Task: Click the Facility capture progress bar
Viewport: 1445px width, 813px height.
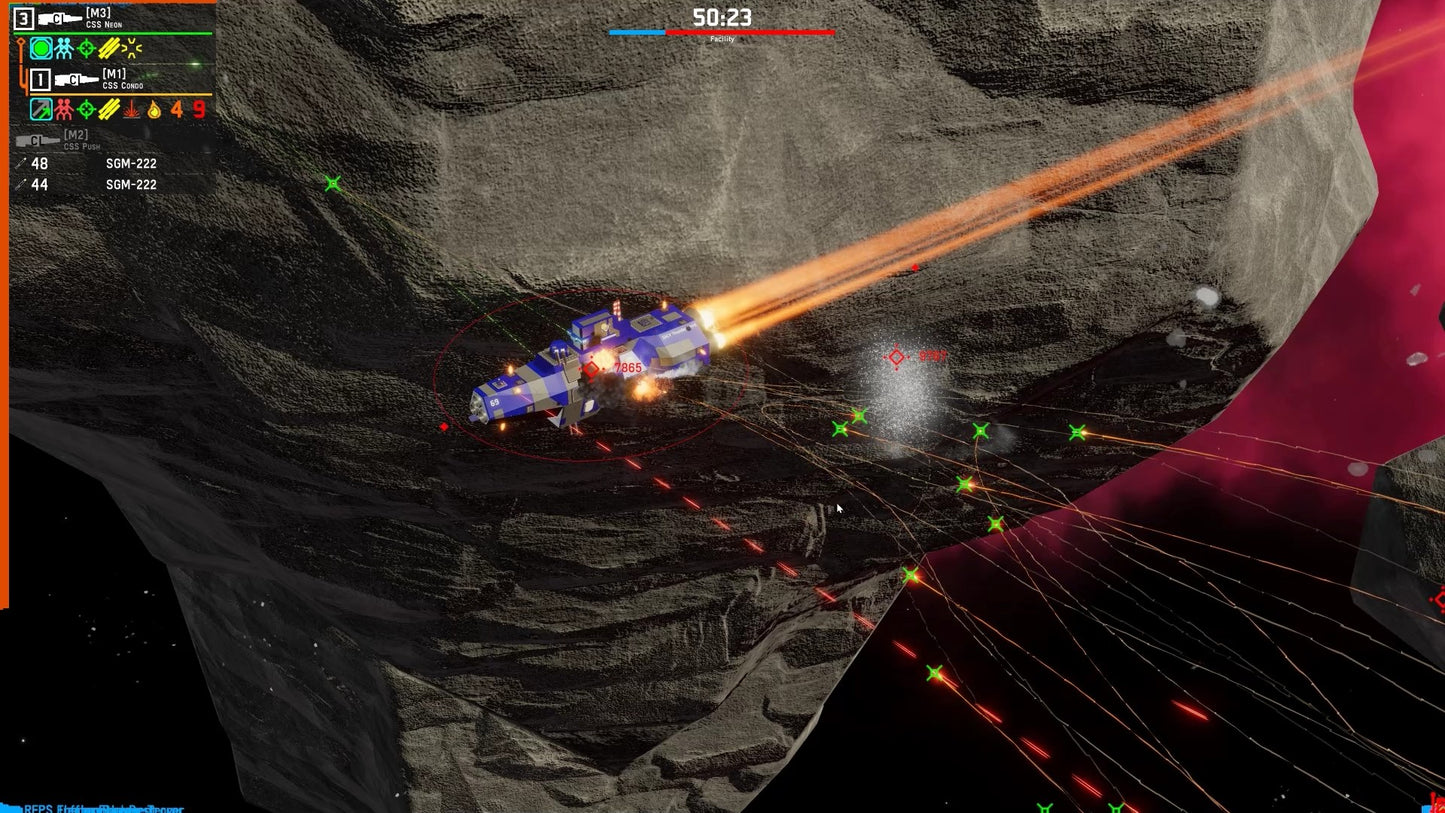Action: [722, 33]
